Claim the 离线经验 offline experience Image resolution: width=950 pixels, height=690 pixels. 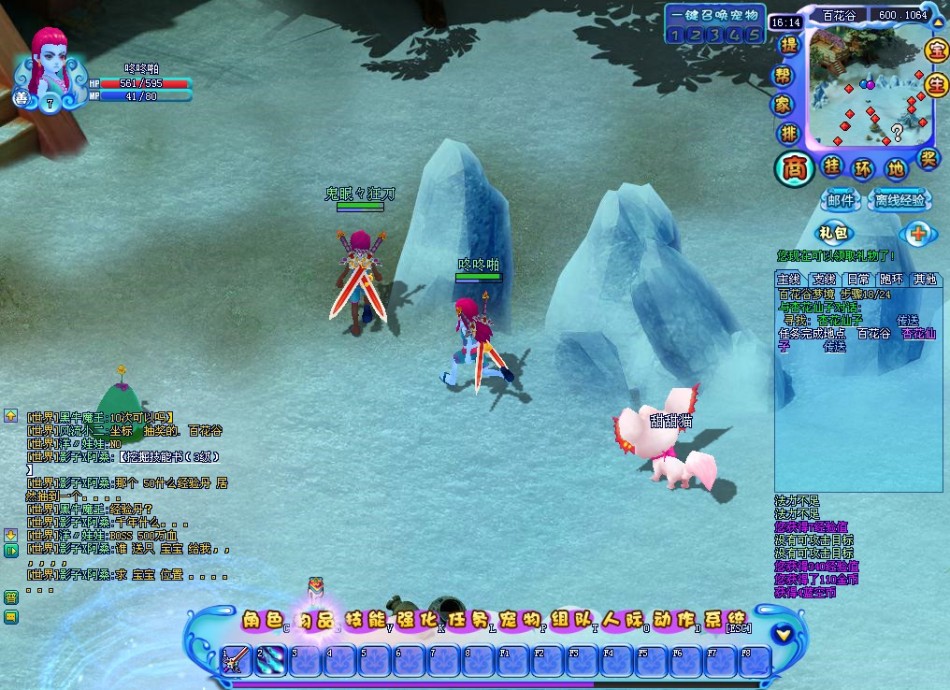click(899, 200)
